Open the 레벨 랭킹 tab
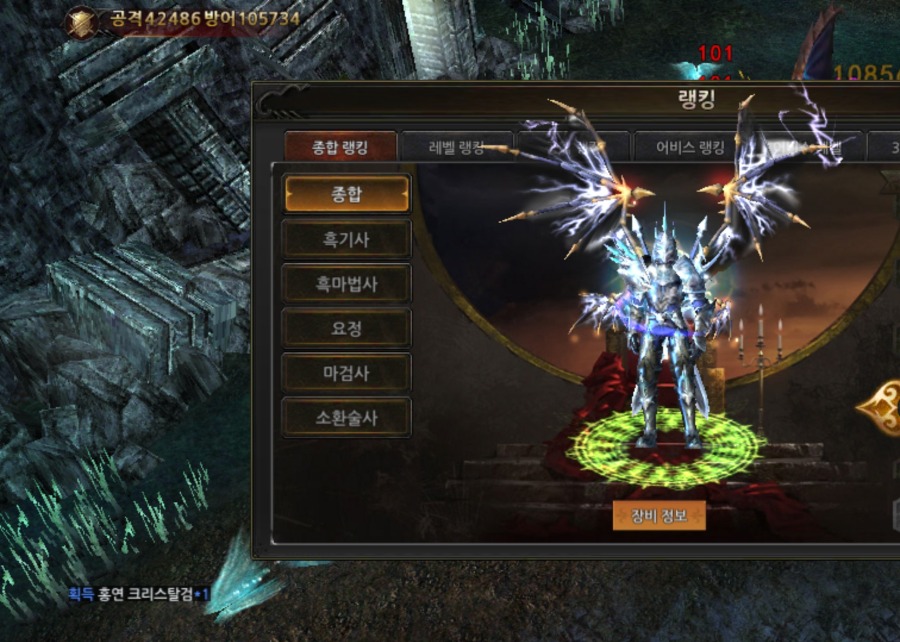The height and width of the screenshot is (642, 900). coord(456,148)
